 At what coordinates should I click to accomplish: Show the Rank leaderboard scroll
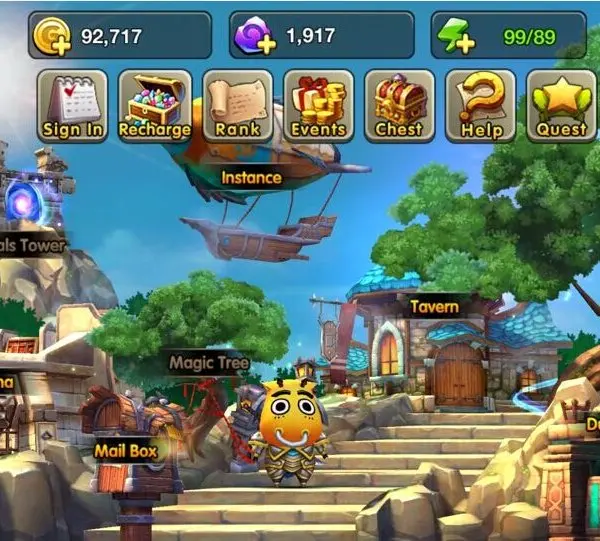pos(237,106)
